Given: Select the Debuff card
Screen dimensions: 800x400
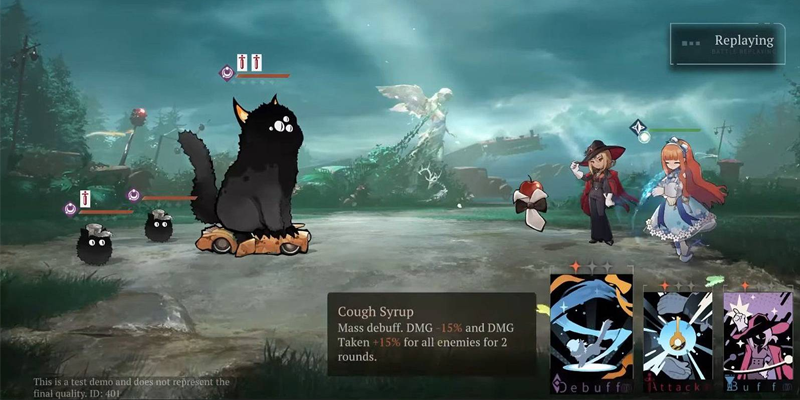Looking at the screenshot, I should tap(590, 330).
